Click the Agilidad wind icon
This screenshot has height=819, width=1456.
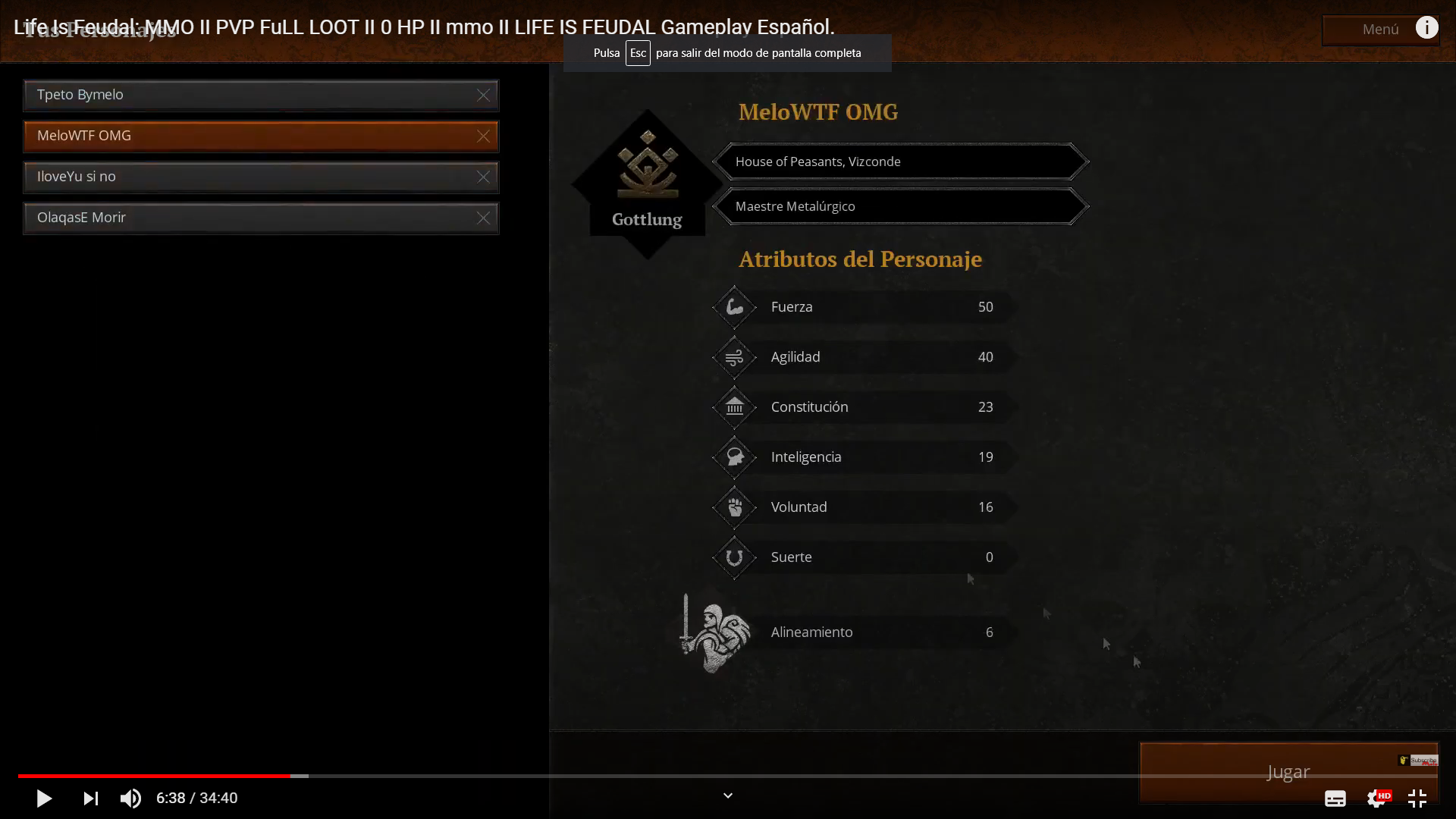tap(733, 356)
